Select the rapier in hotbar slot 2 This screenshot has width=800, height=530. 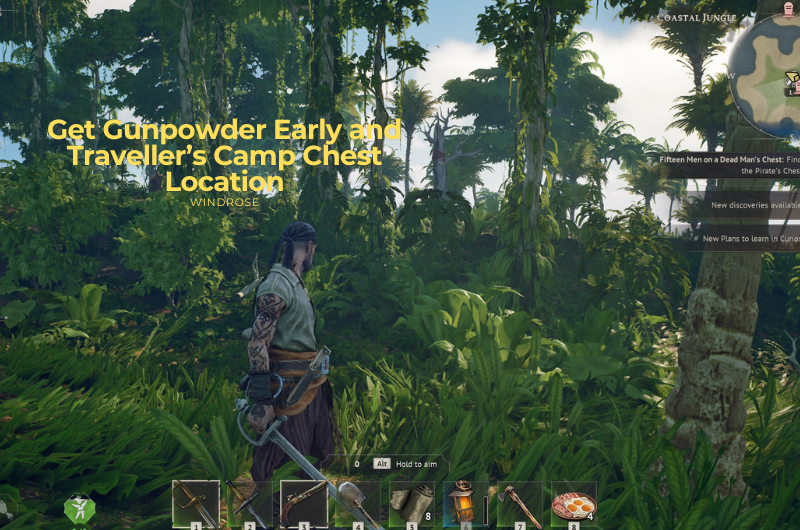click(x=248, y=503)
